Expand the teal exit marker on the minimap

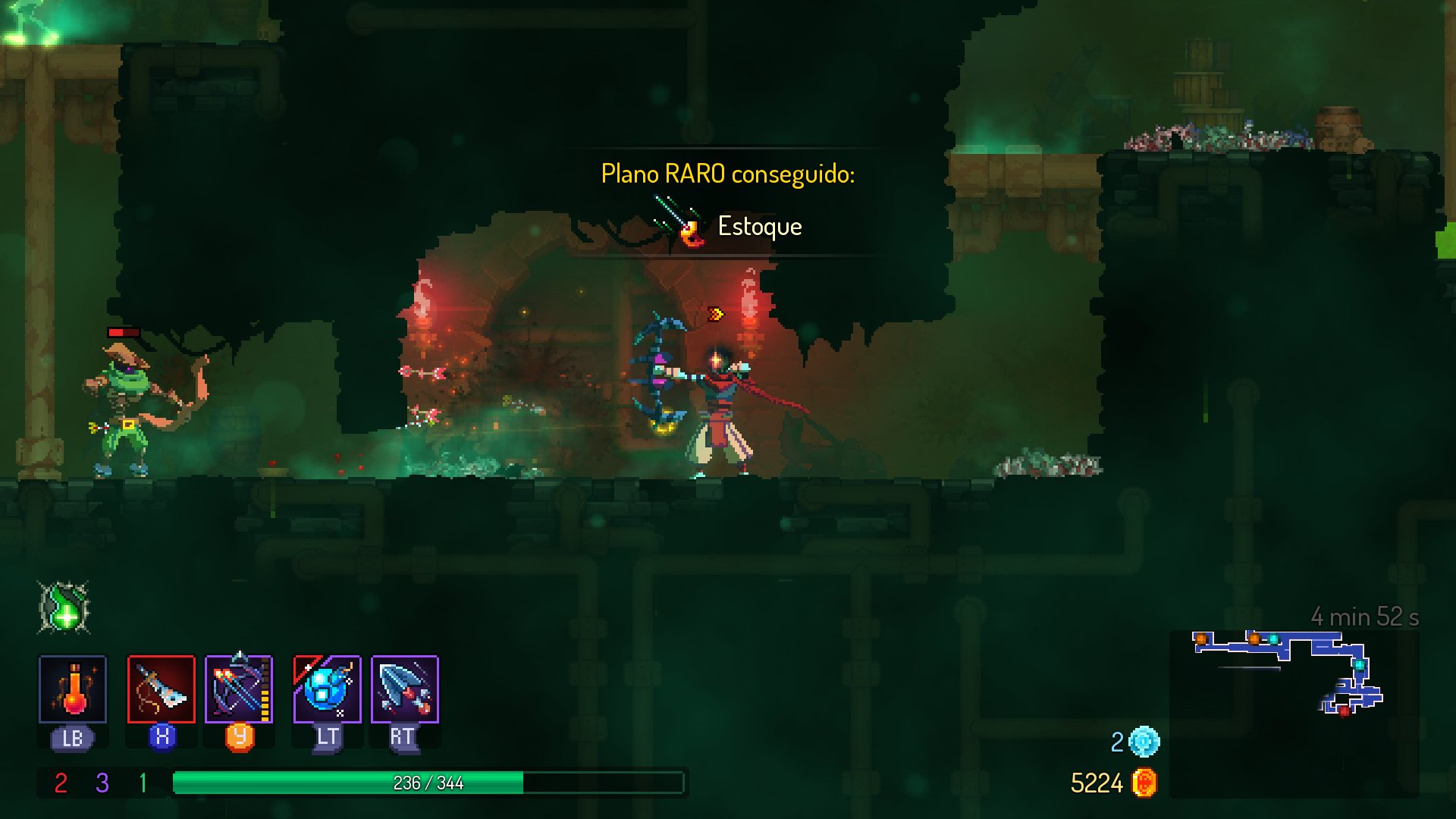pos(1360,666)
